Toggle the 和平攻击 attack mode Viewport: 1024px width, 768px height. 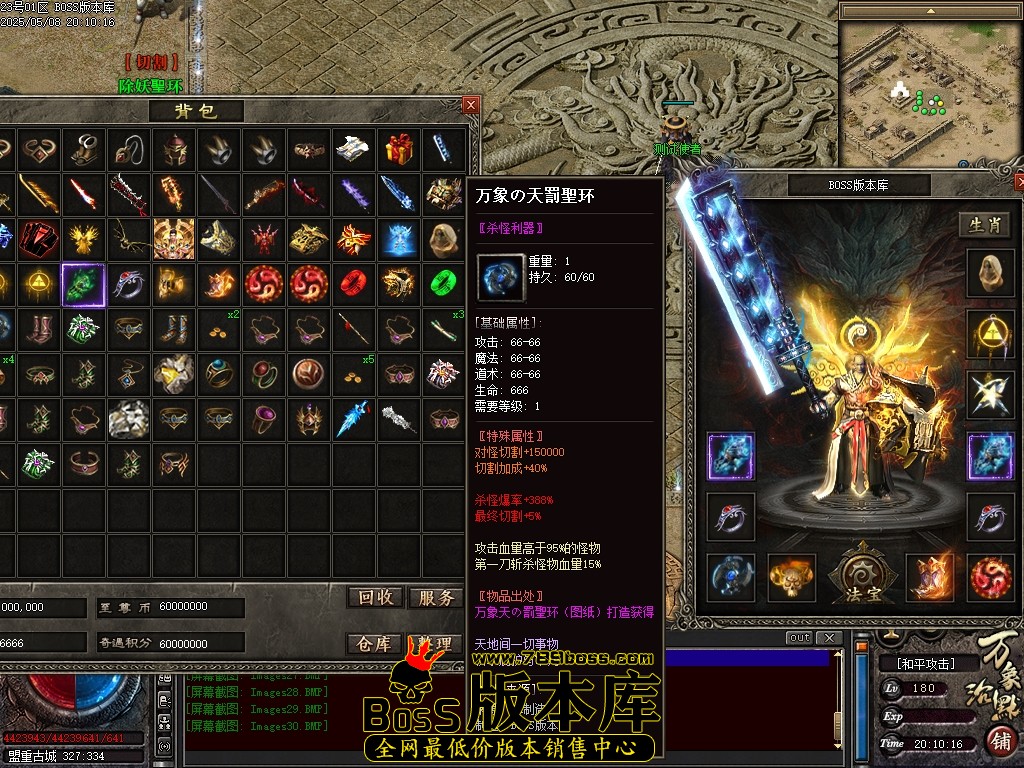click(x=924, y=663)
